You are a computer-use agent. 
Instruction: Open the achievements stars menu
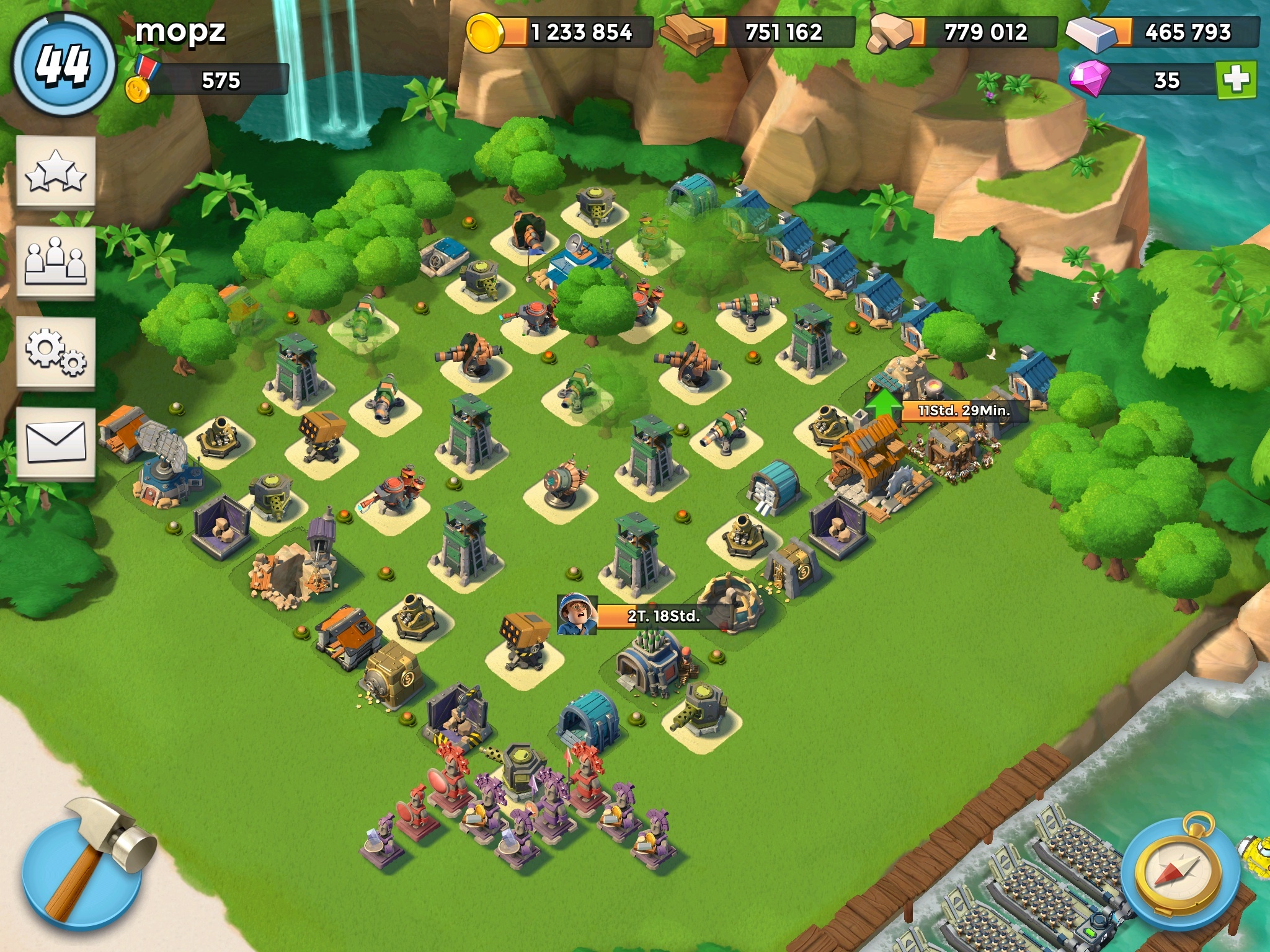(x=56, y=172)
